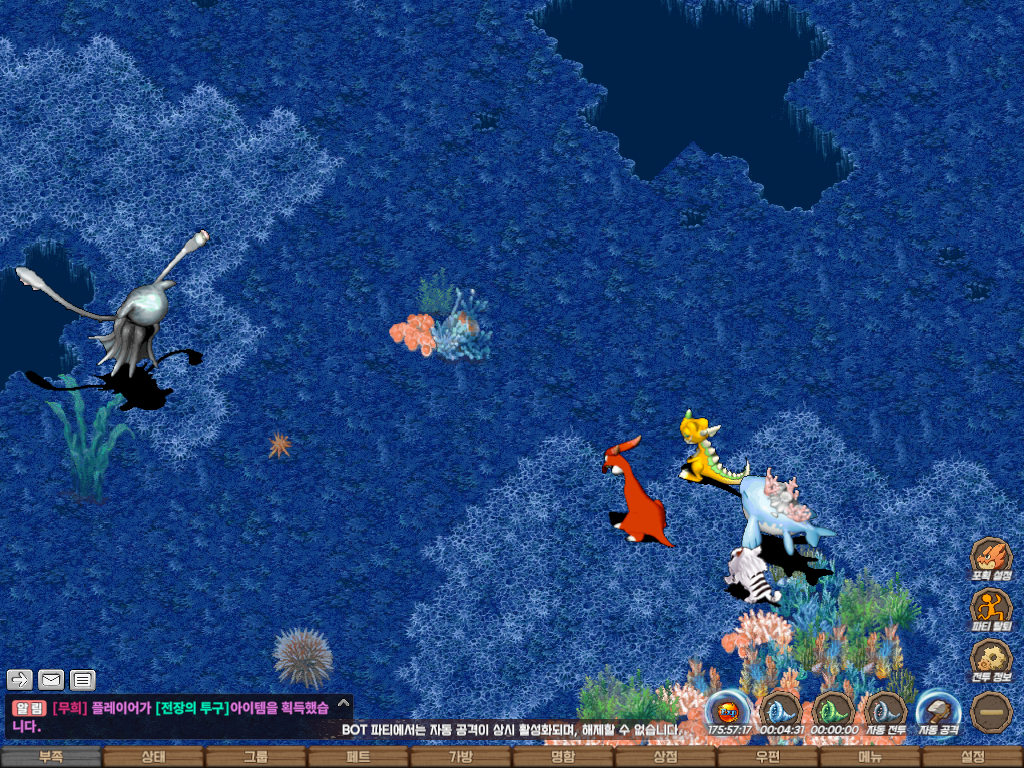Screen dimensions: 1024x768
Task: Click the 파티 탈퇴 leave party icon
Action: click(991, 607)
